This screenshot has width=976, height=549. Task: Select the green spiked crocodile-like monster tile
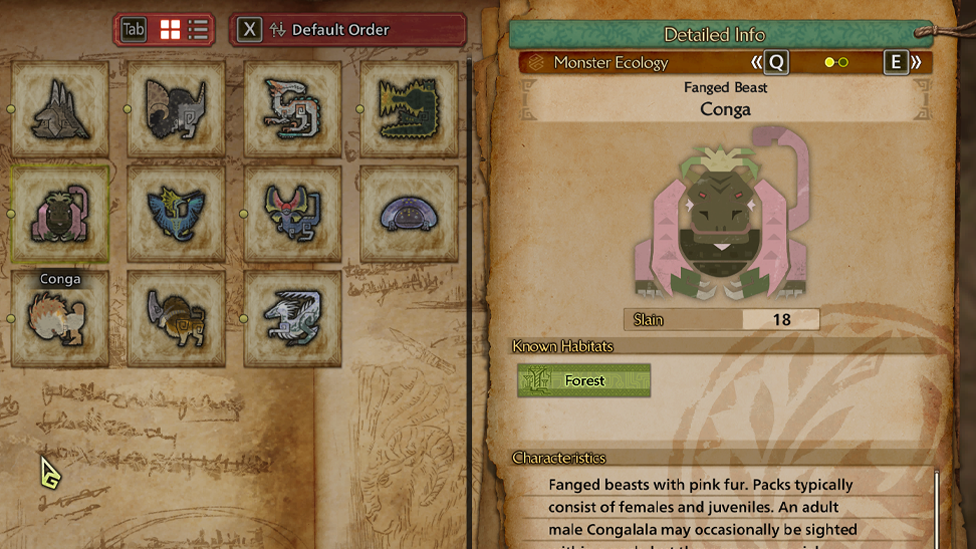[x=408, y=109]
